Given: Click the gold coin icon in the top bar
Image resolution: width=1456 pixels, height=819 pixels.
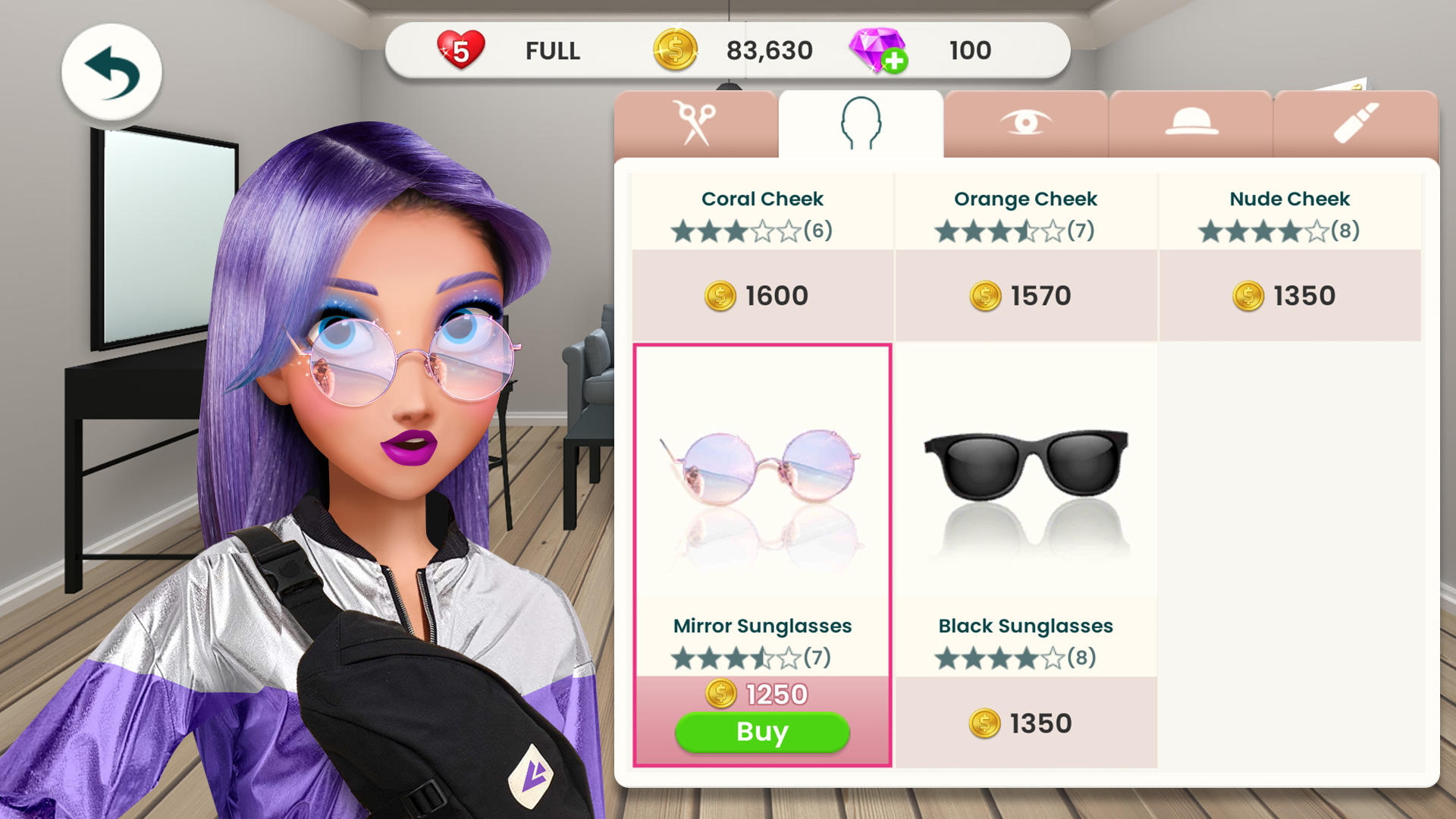Looking at the screenshot, I should point(675,51).
